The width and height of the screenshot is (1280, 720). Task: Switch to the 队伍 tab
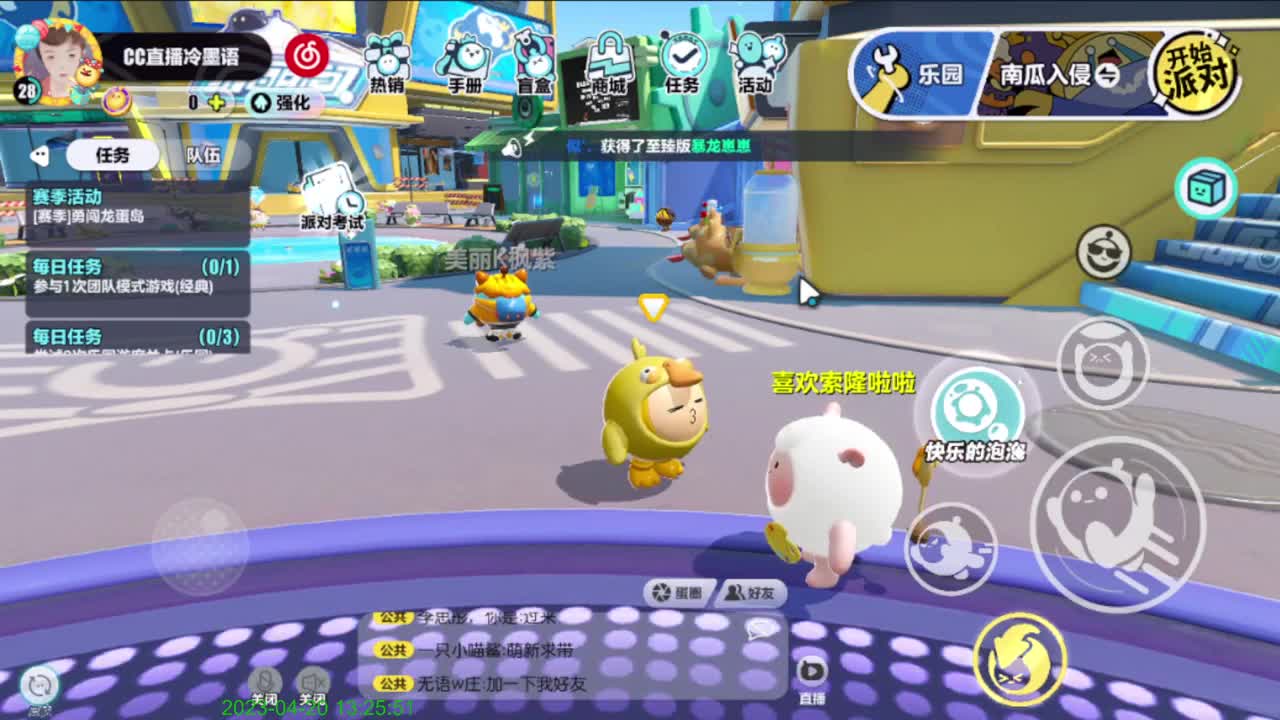(x=203, y=155)
